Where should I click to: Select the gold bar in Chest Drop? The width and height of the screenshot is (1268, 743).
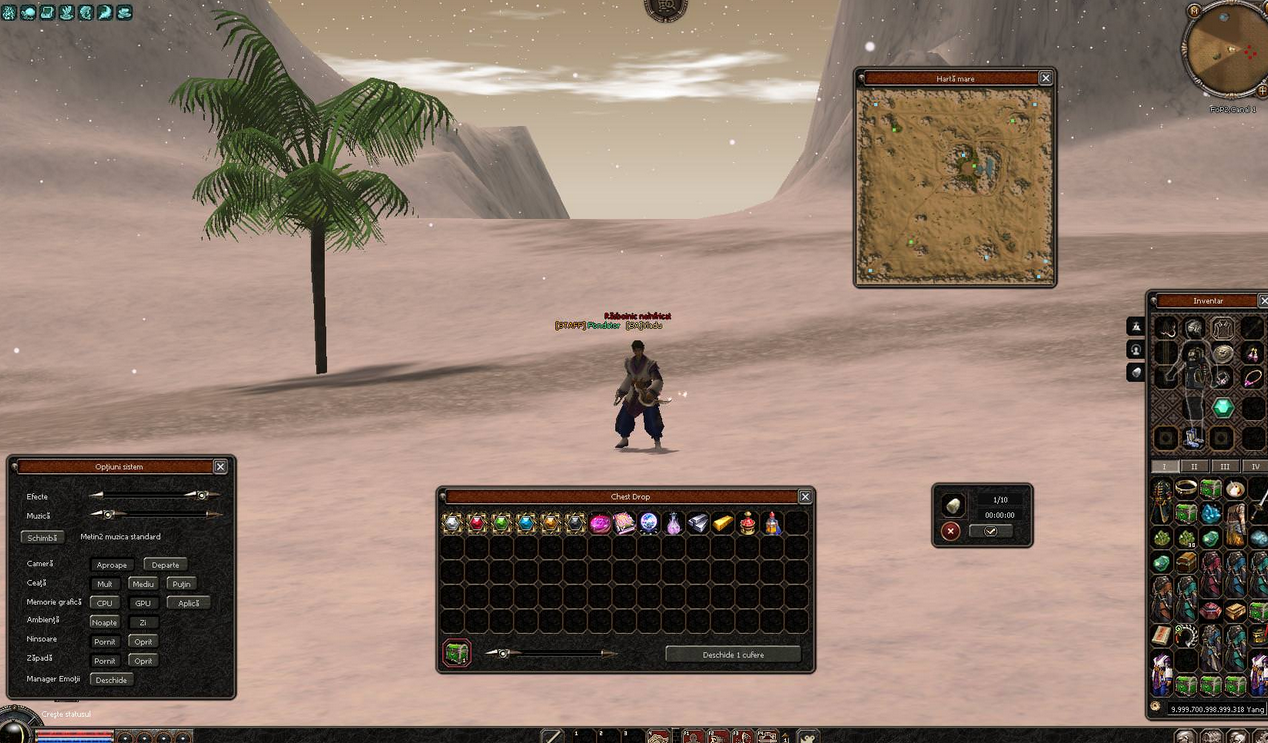click(x=723, y=523)
